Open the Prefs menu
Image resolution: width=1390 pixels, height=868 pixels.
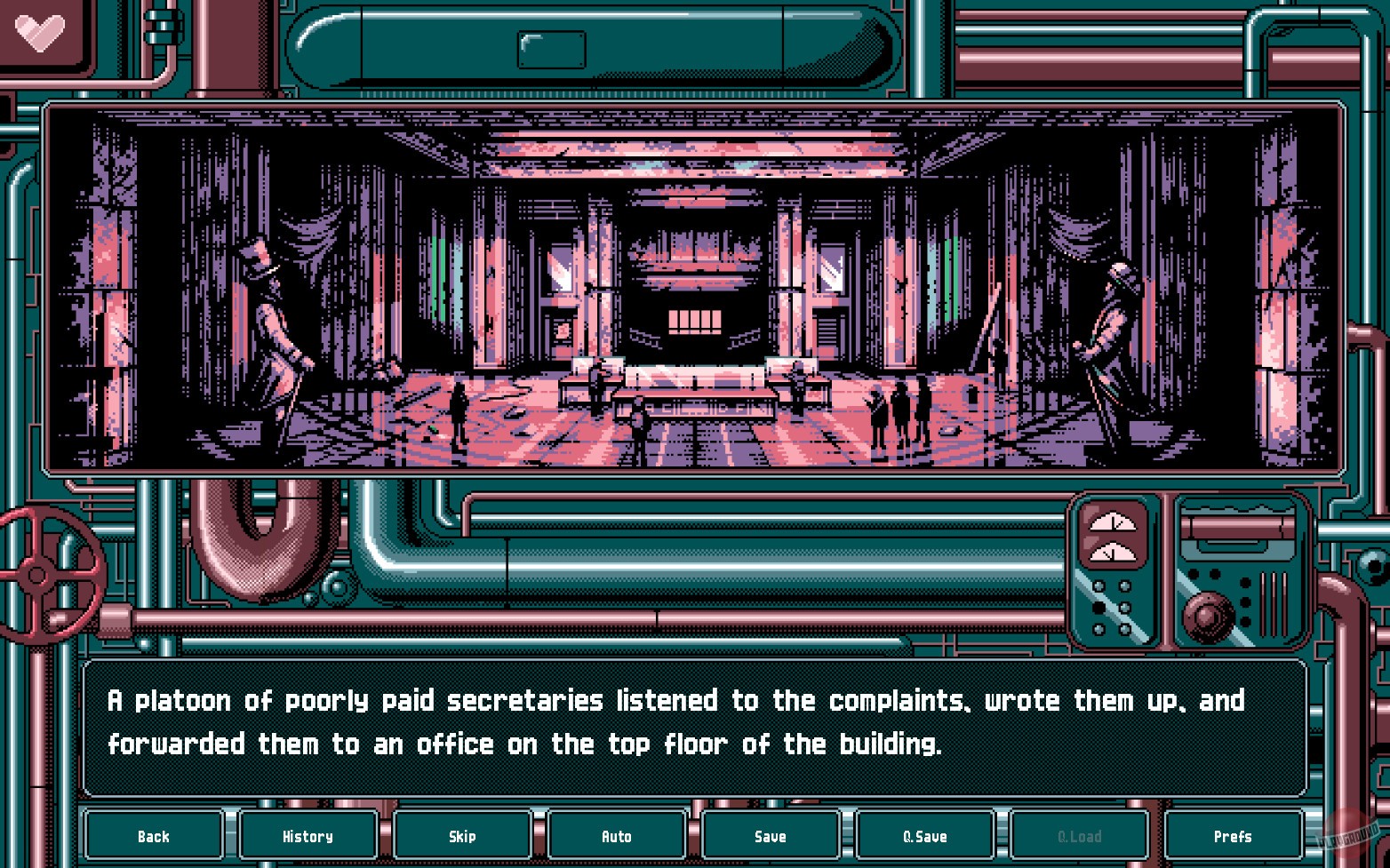point(1234,835)
